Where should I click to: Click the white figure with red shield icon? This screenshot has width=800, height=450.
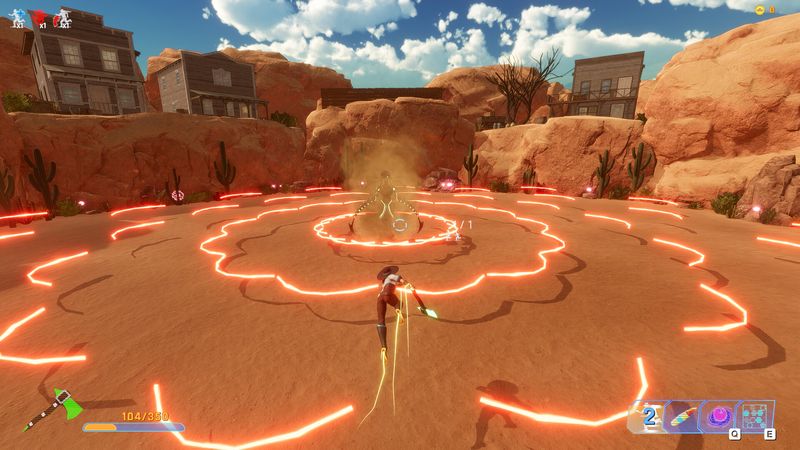(63, 16)
